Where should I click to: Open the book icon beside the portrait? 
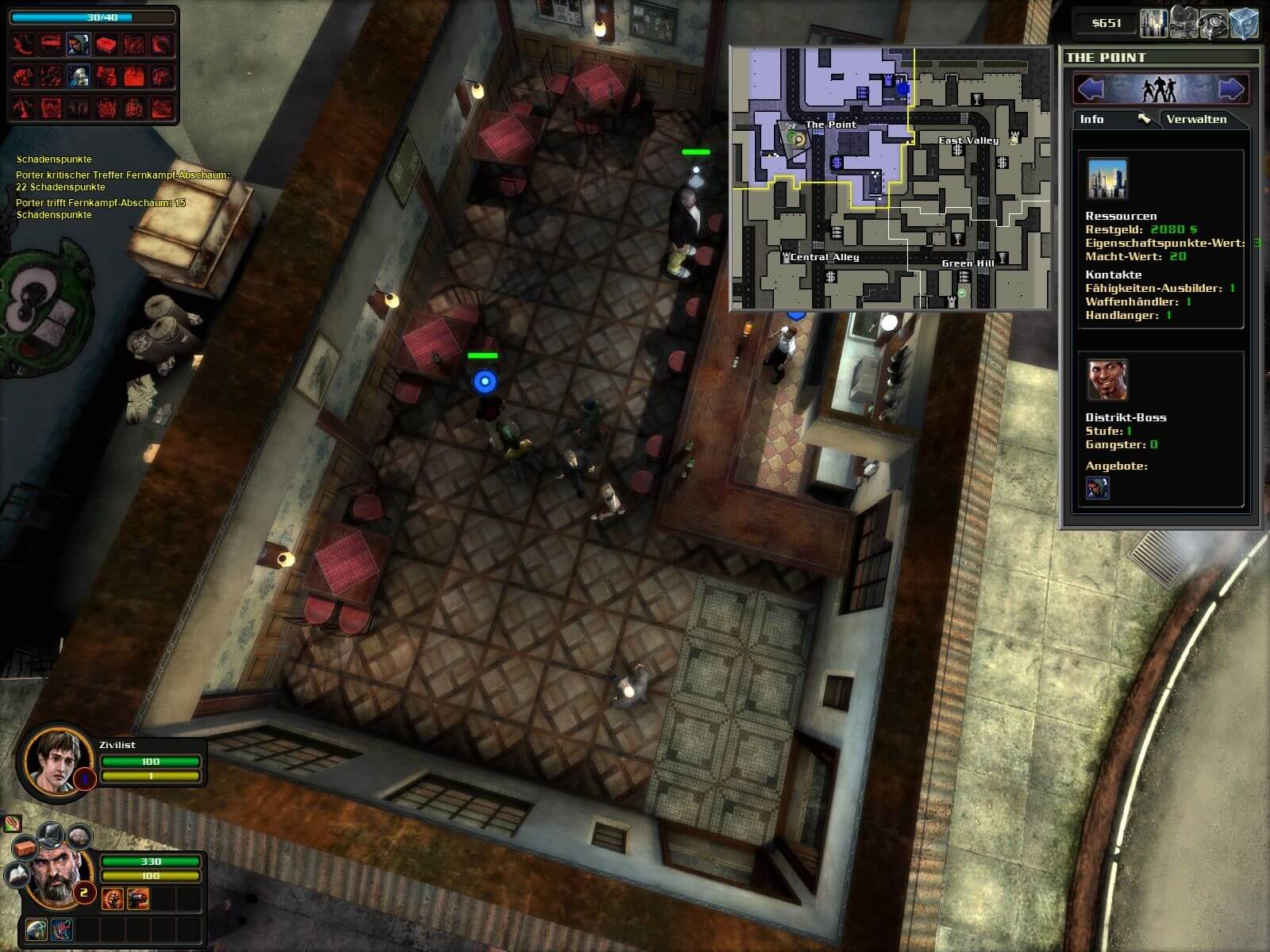[17, 873]
